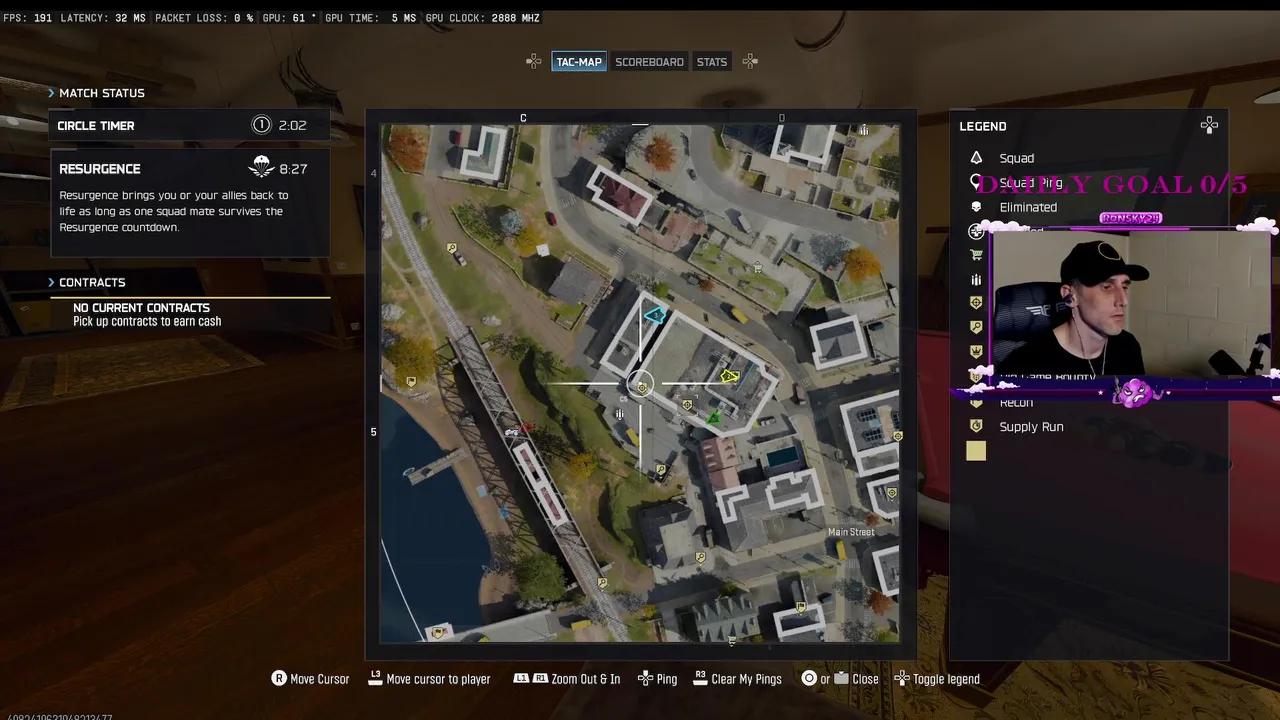Select the Recon magnifier icon in the Legend

[x=977, y=401]
